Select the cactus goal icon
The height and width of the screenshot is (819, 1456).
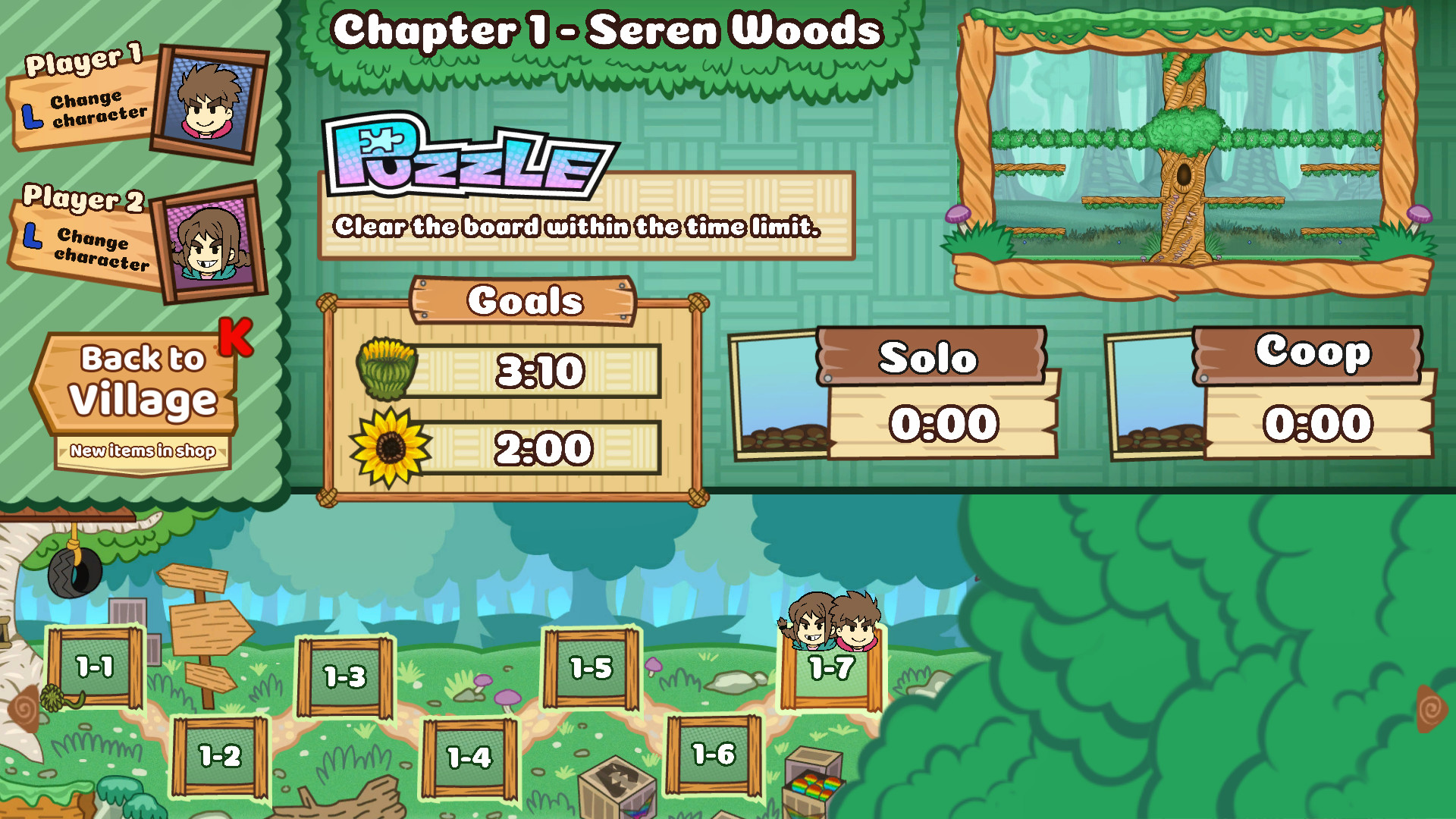coord(387,369)
